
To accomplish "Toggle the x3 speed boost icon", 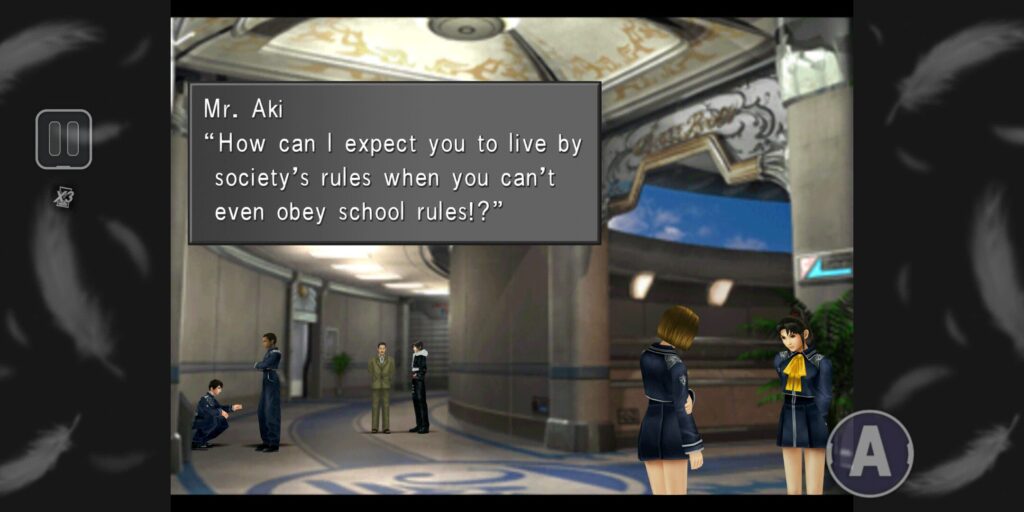I will coord(64,197).
